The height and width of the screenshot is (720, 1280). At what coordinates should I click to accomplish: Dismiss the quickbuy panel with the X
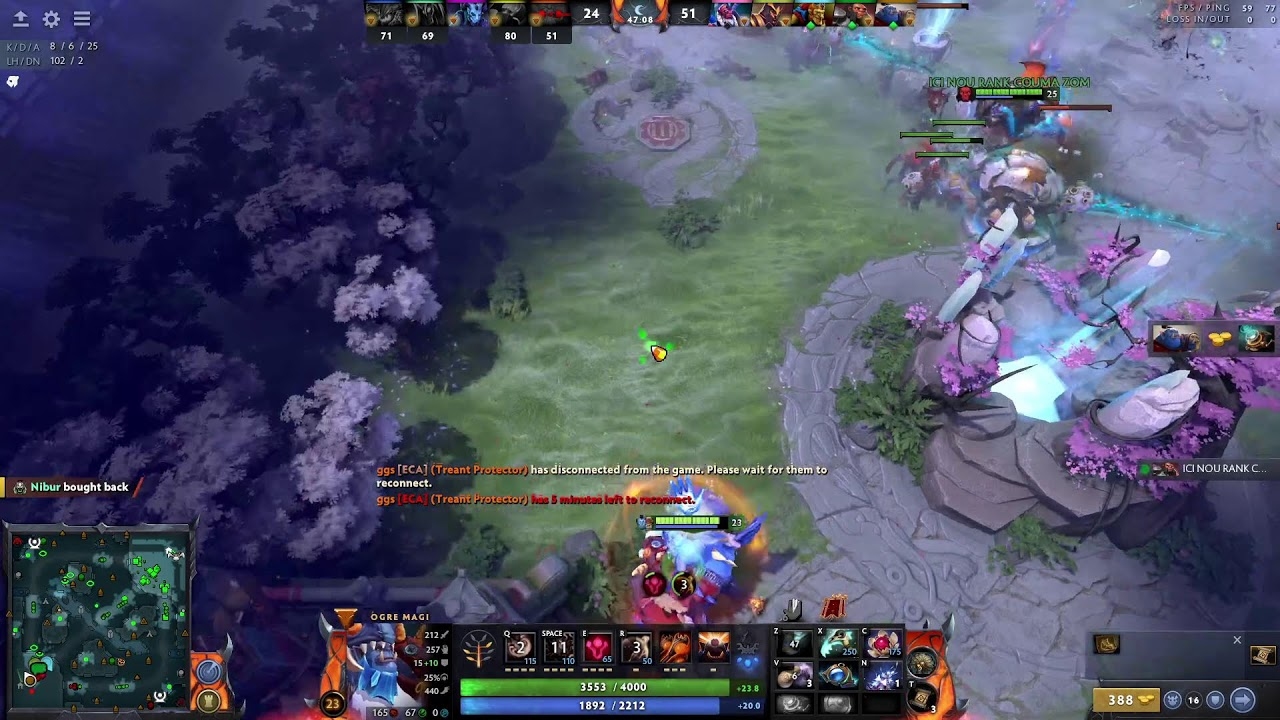point(1237,639)
